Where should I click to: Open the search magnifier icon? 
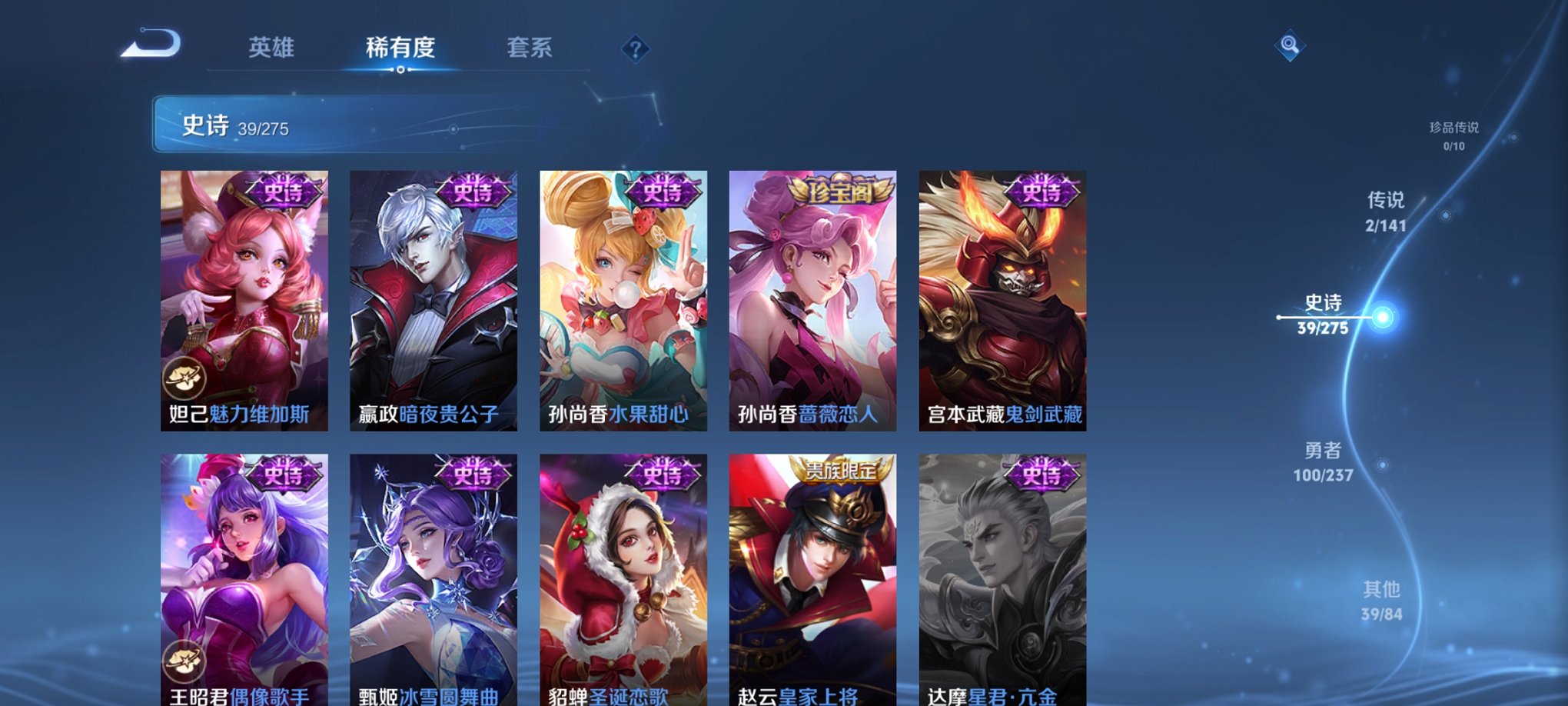coord(1291,45)
